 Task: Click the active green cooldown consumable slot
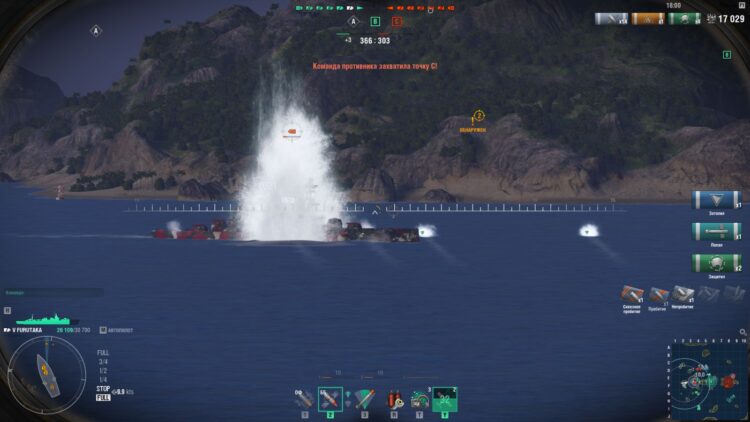coord(445,399)
